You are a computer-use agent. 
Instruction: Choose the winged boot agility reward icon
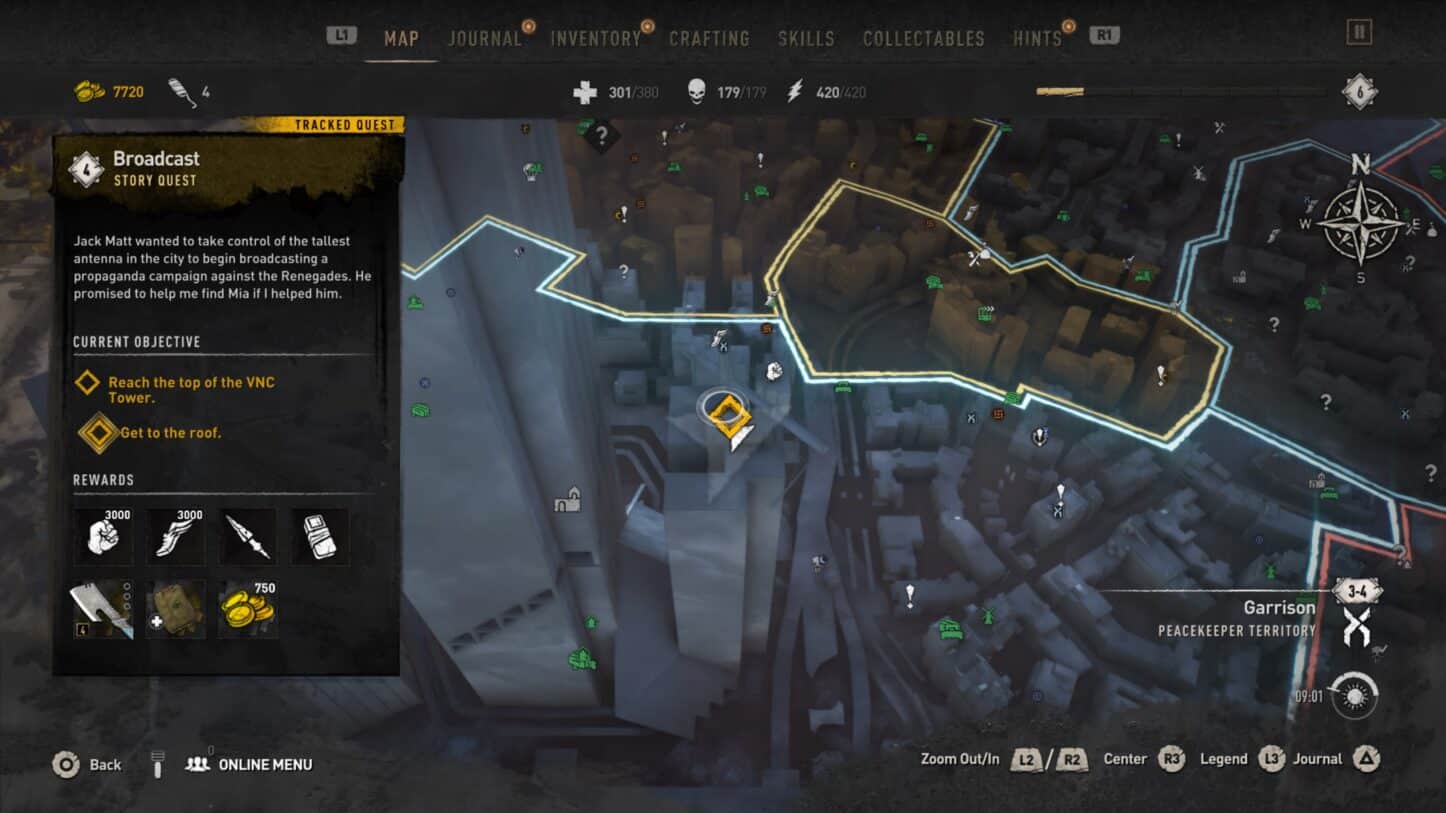pyautogui.click(x=176, y=536)
